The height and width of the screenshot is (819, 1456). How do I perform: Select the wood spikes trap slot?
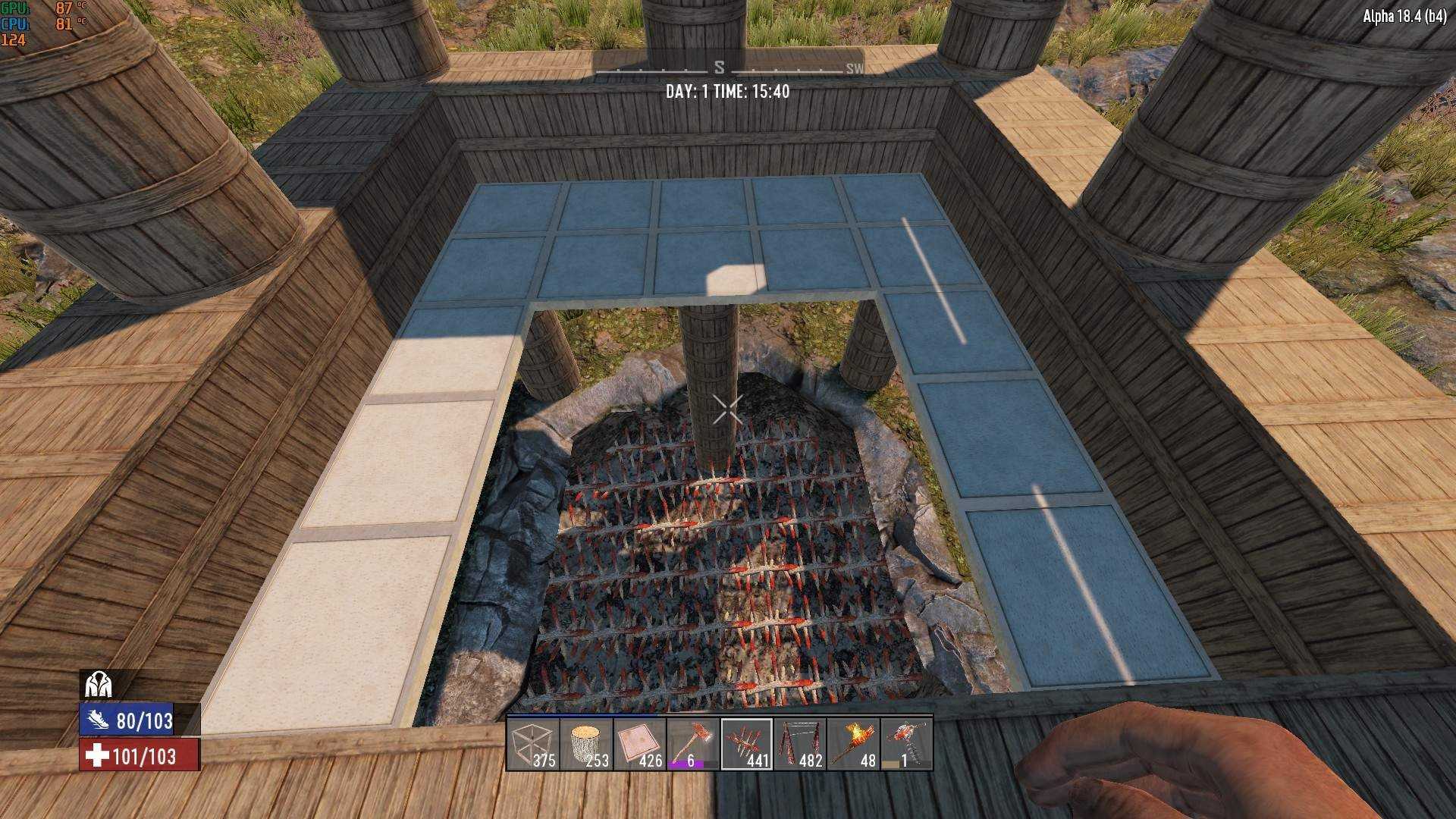tap(746, 745)
